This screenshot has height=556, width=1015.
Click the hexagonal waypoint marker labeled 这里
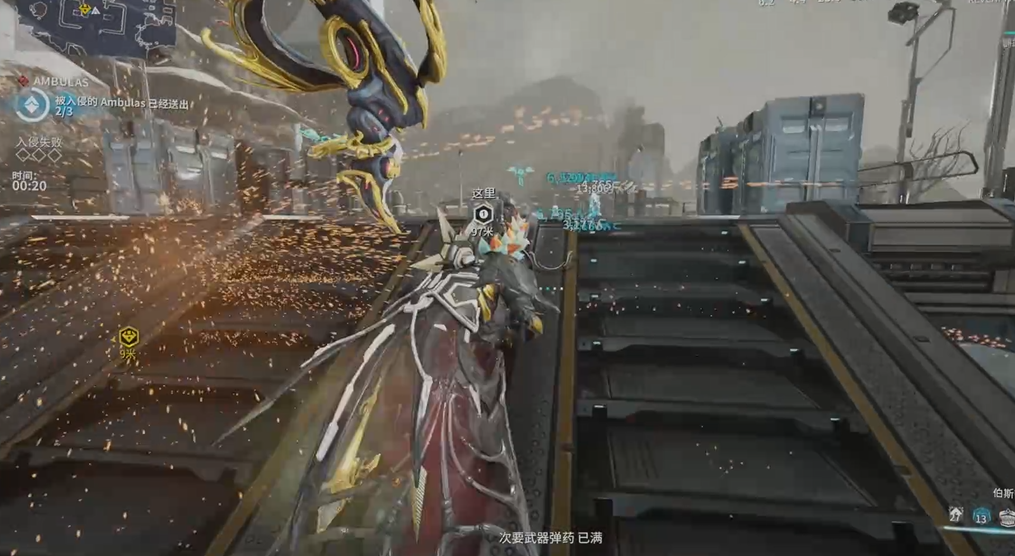point(483,214)
